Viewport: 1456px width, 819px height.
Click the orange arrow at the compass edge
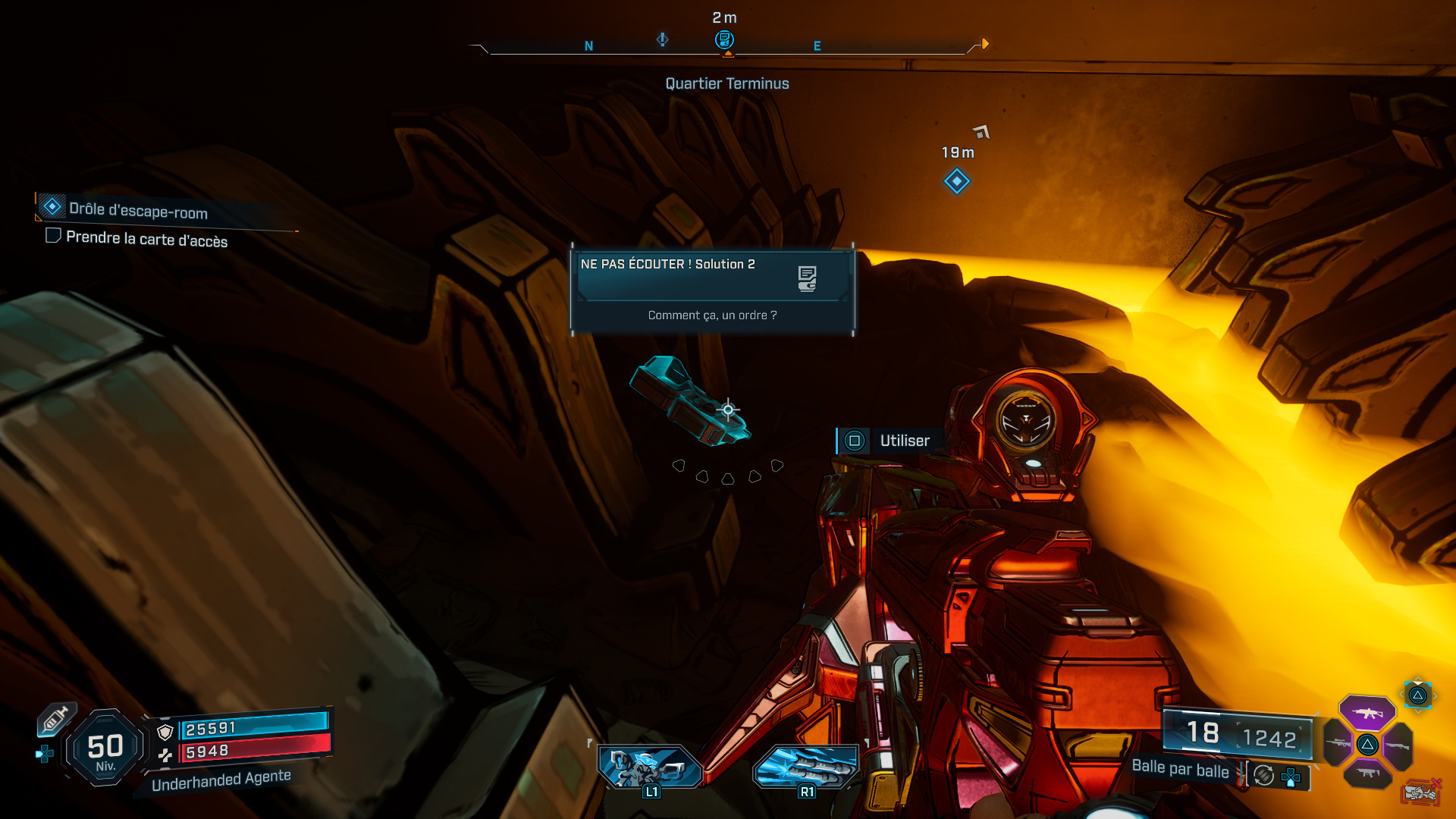[x=984, y=43]
